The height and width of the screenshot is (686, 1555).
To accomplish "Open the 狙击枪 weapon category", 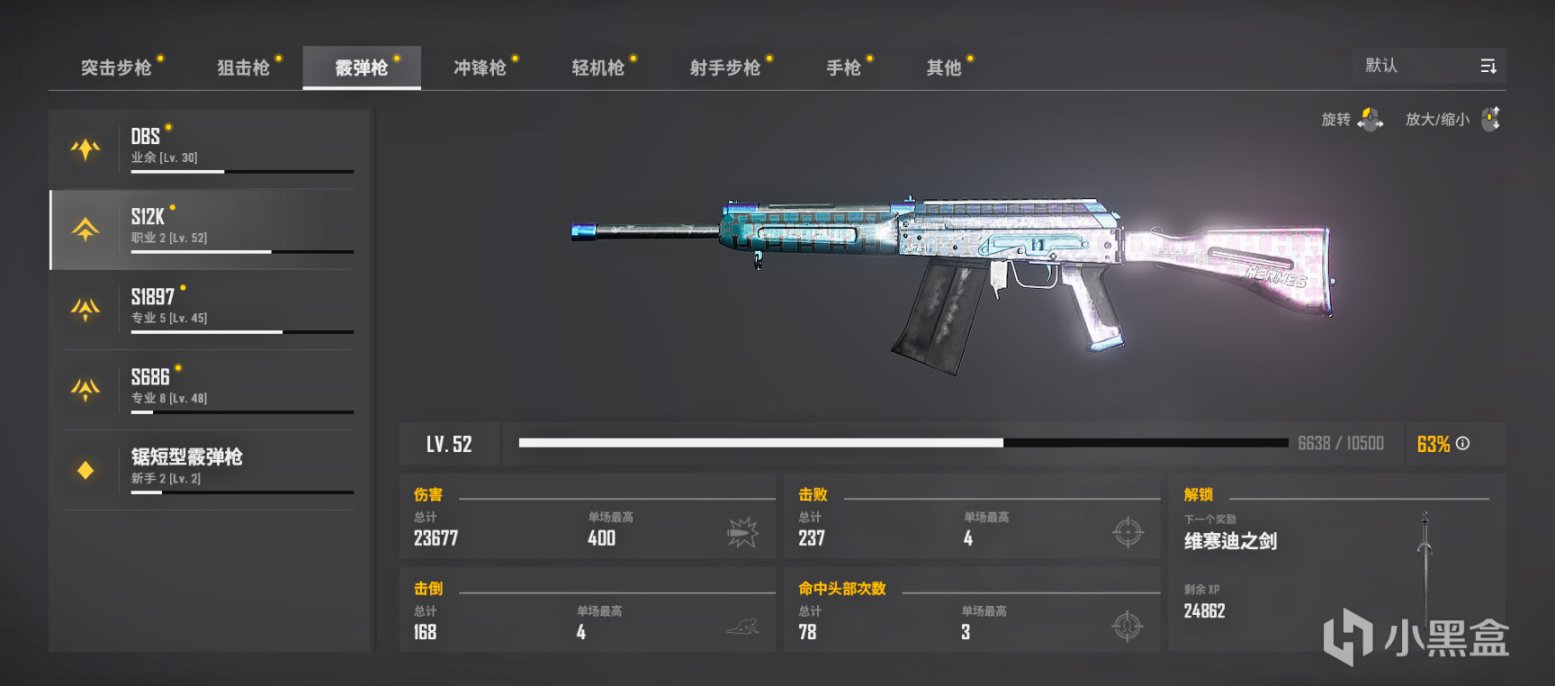I will [x=244, y=68].
